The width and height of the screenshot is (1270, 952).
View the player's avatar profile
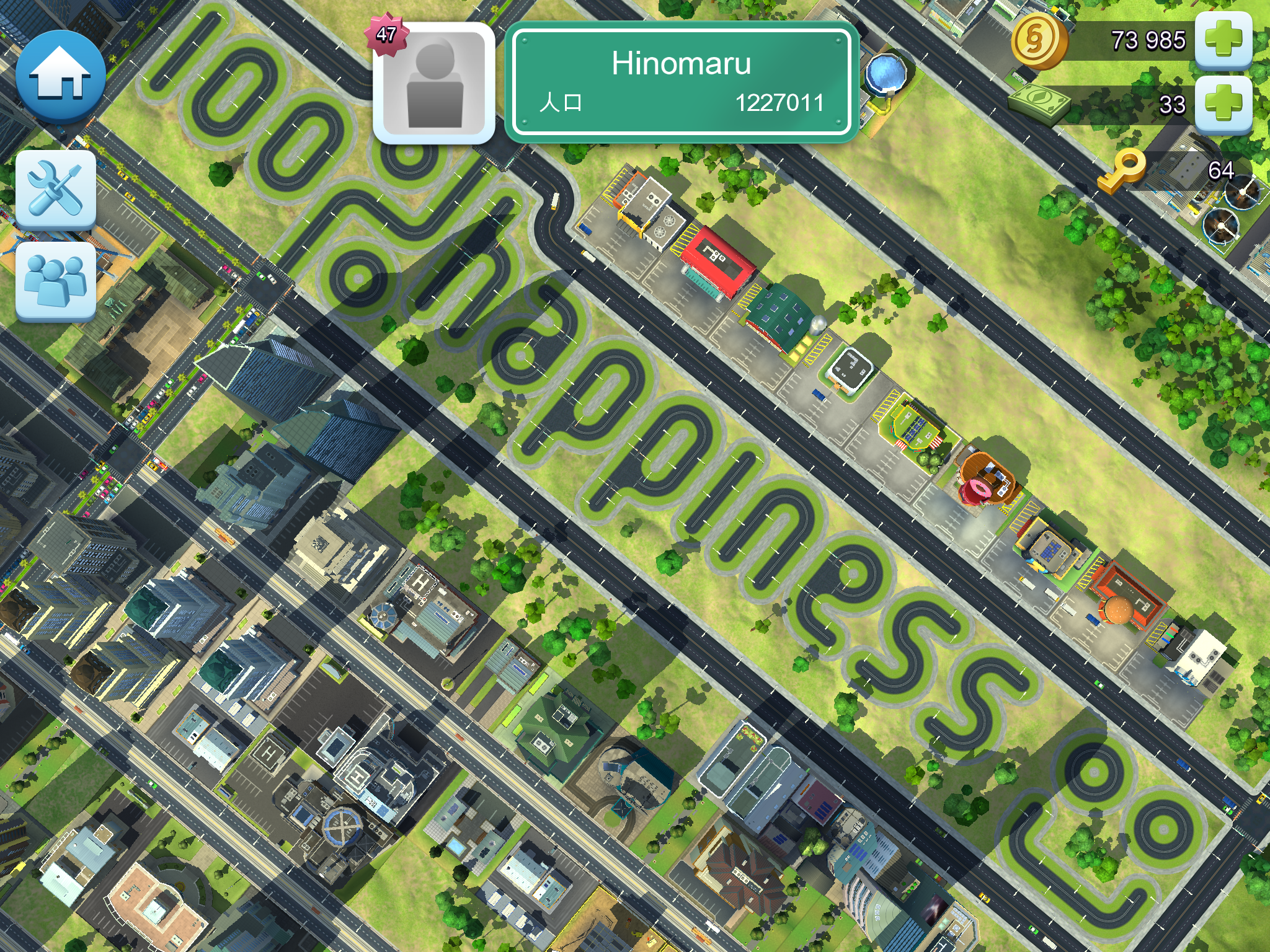[434, 83]
